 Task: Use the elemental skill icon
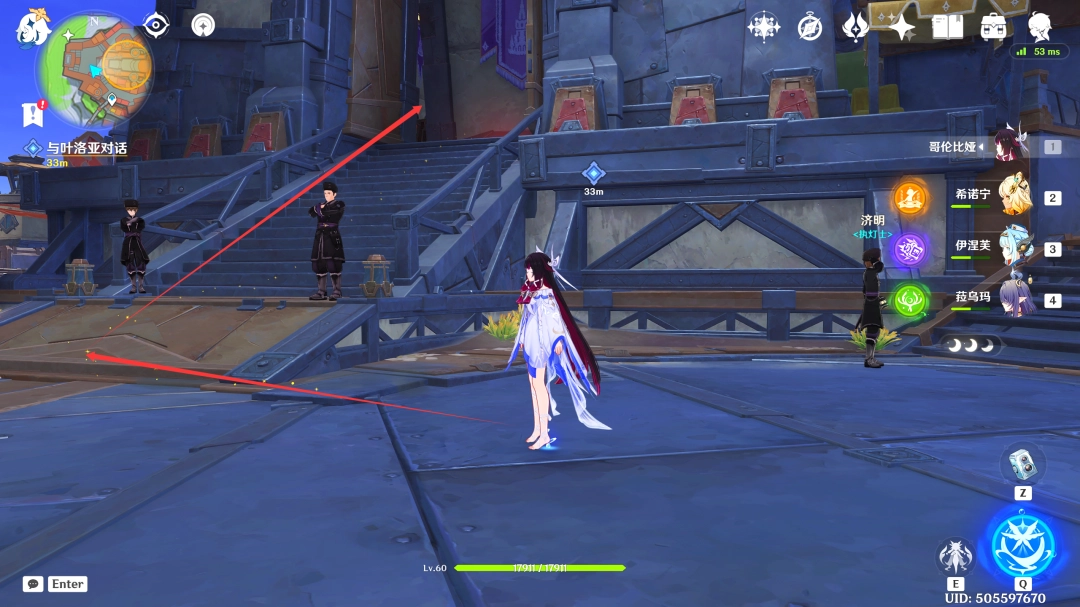click(955, 556)
